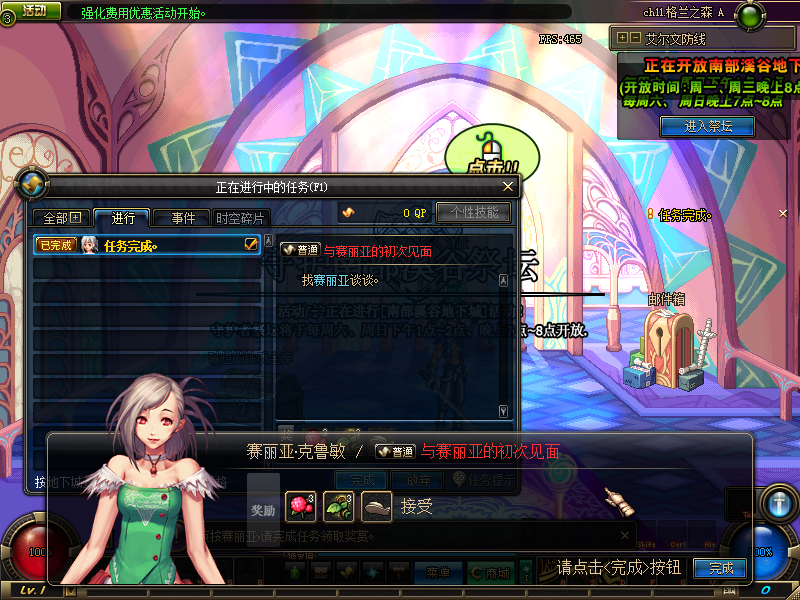The height and width of the screenshot is (600, 800).
Task: Collapse the minimap with the minus button
Action: (x=634, y=38)
